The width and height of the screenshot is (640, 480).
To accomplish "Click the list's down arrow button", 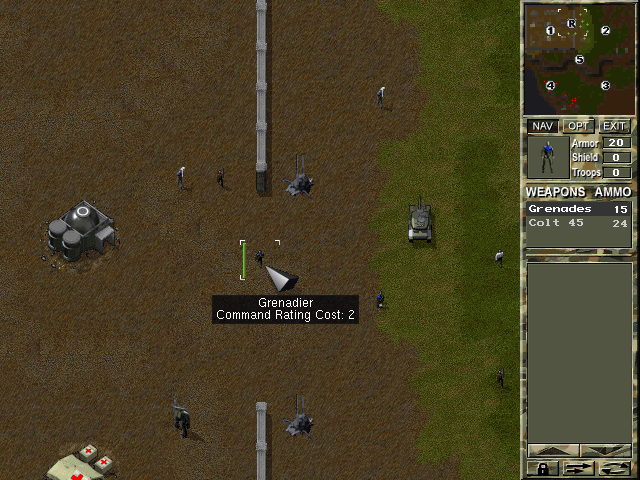I will coord(605,451).
